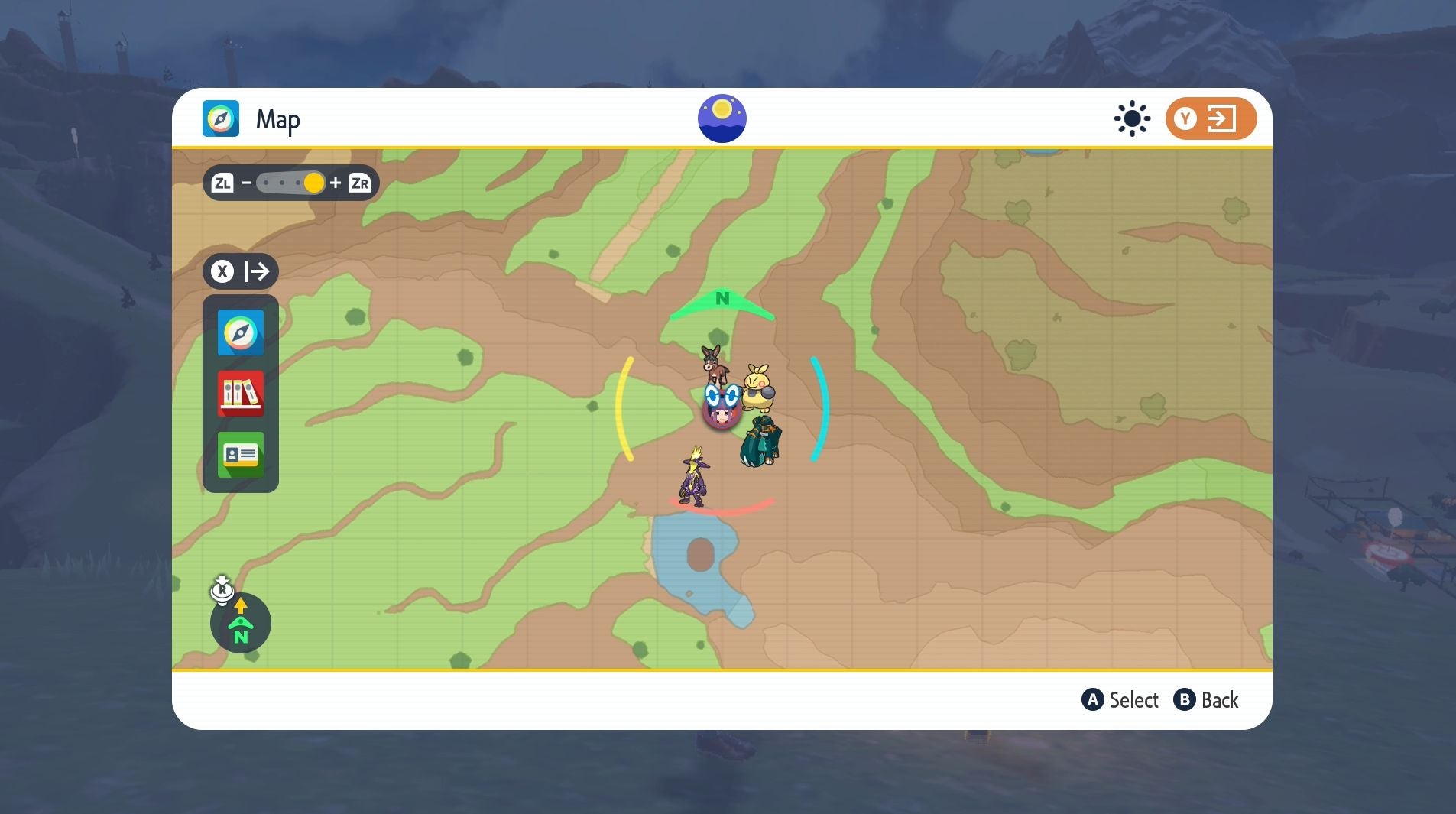Click the Map compass icon in the header
This screenshot has height=814, width=1456.
coord(222,118)
